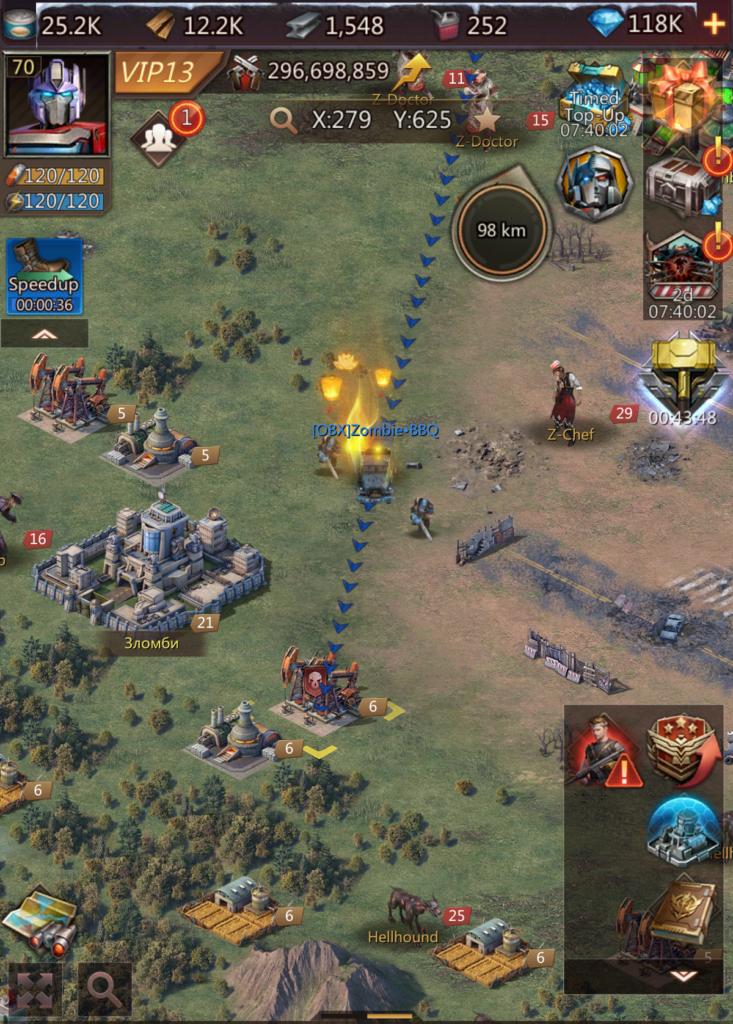The height and width of the screenshot is (1024, 733).
Task: Open the alliance members icon with notification
Action: coord(160,137)
